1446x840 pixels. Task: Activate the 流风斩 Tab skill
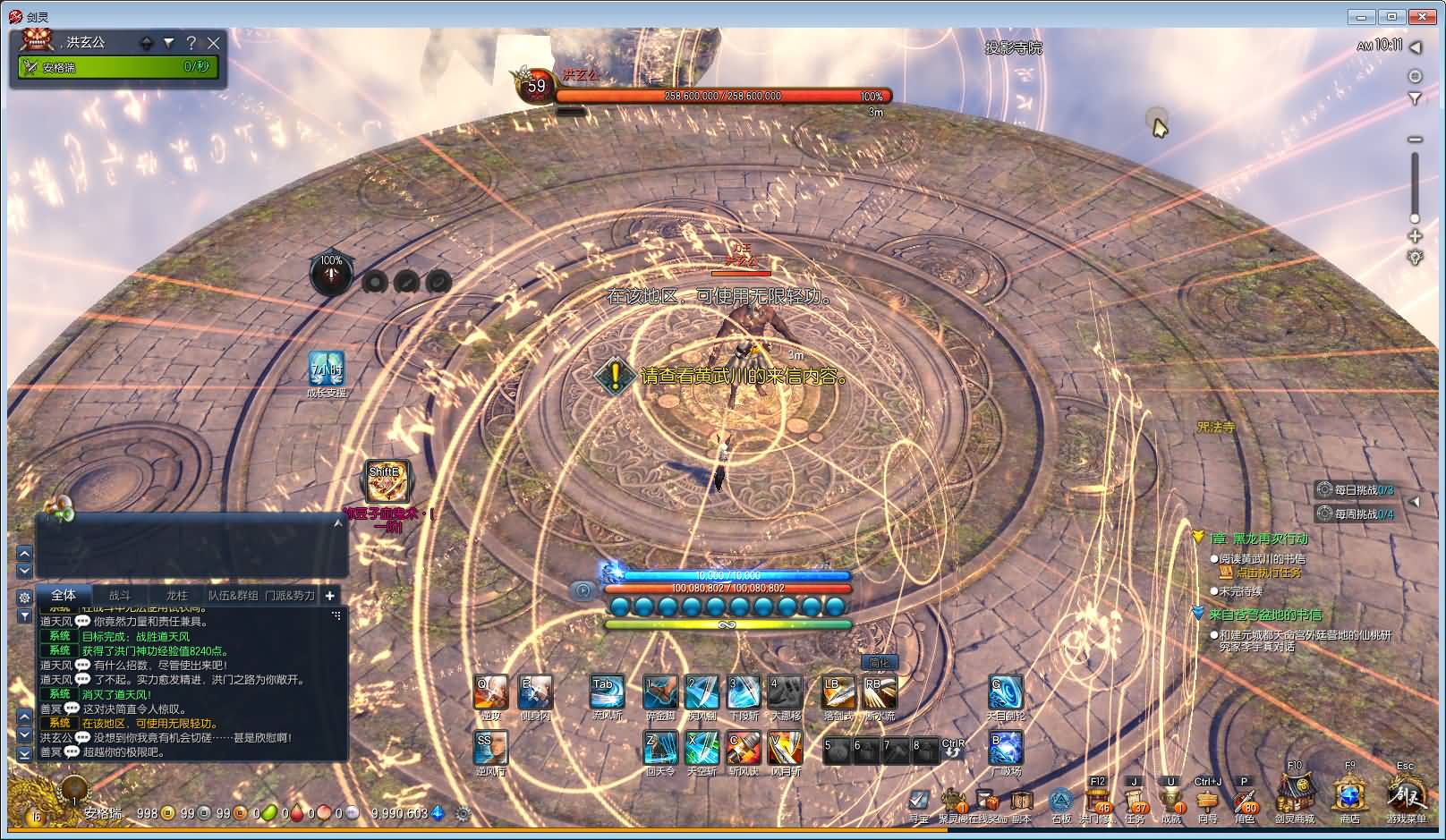(x=608, y=693)
